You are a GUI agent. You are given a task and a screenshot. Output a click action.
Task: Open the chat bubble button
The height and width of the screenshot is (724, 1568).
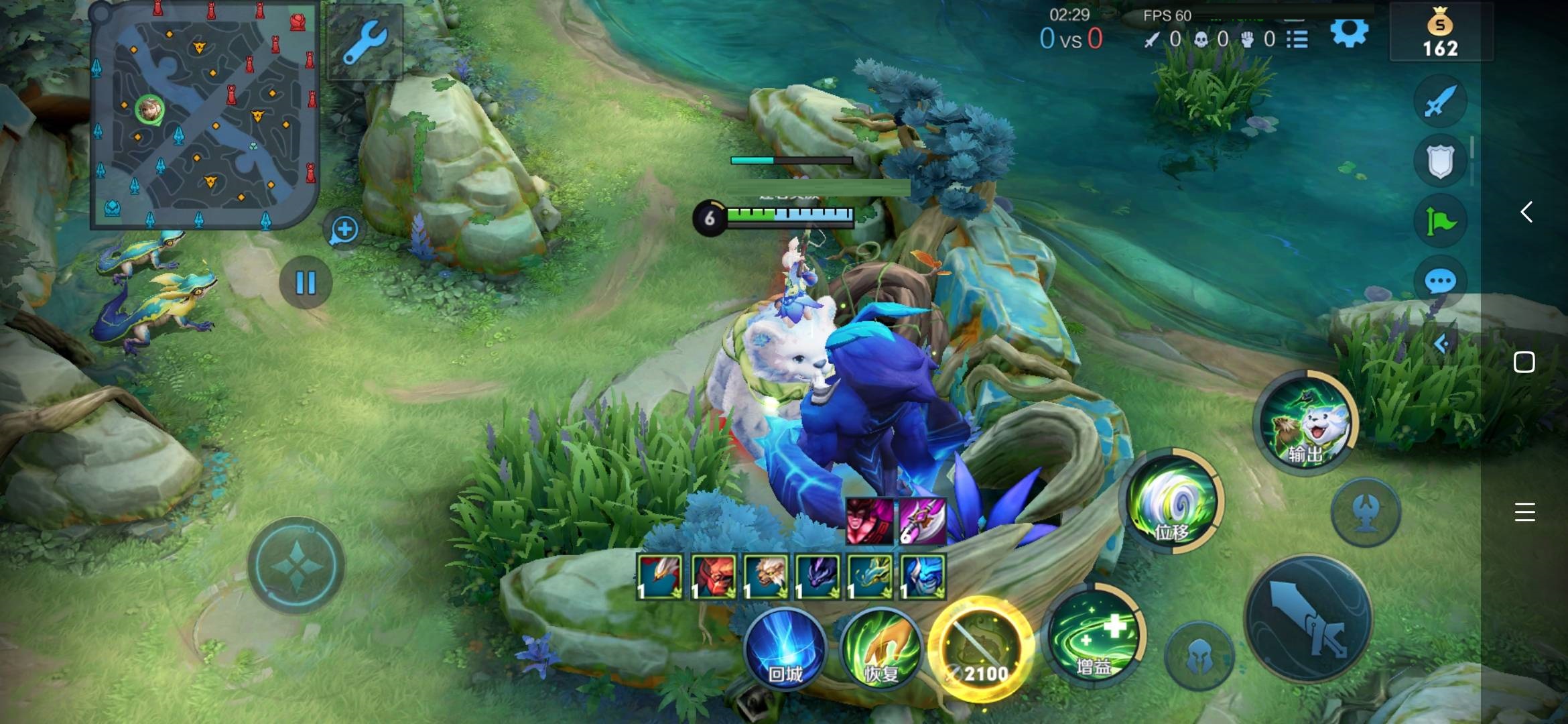click(1440, 282)
